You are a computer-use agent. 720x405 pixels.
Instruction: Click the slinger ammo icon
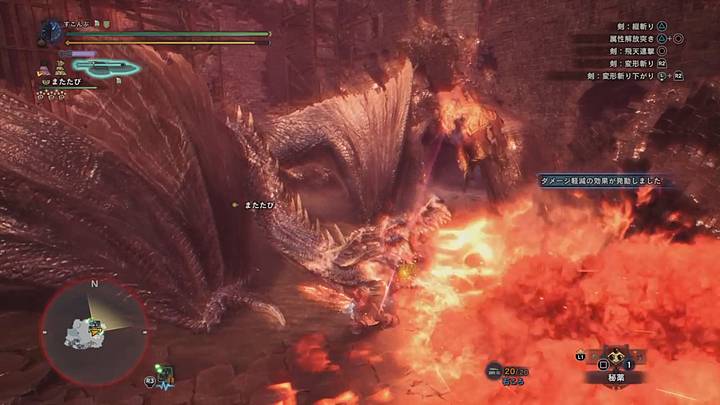[x=493, y=371]
